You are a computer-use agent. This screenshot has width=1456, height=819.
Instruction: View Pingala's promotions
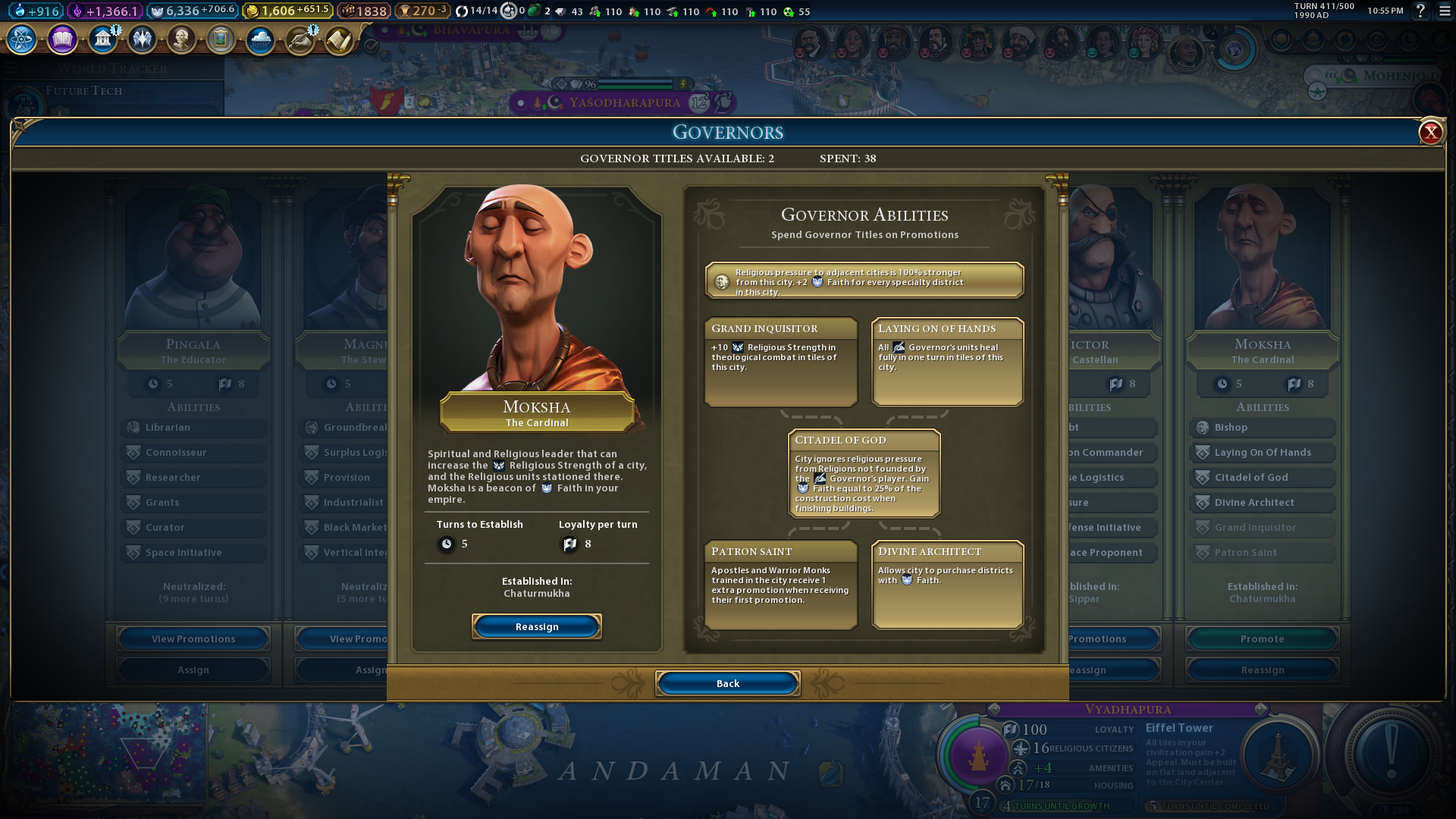click(193, 639)
